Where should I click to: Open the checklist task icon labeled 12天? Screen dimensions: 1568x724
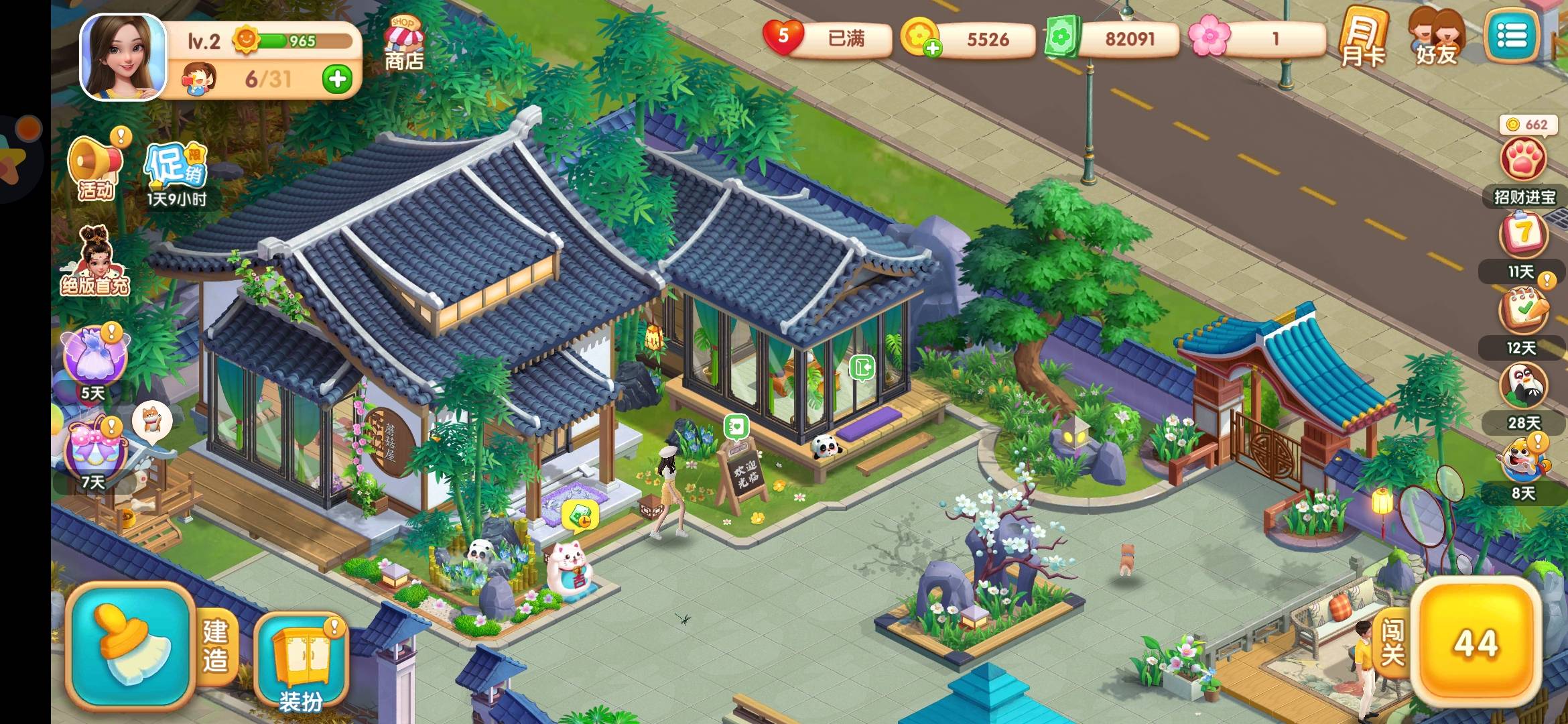(x=1523, y=312)
